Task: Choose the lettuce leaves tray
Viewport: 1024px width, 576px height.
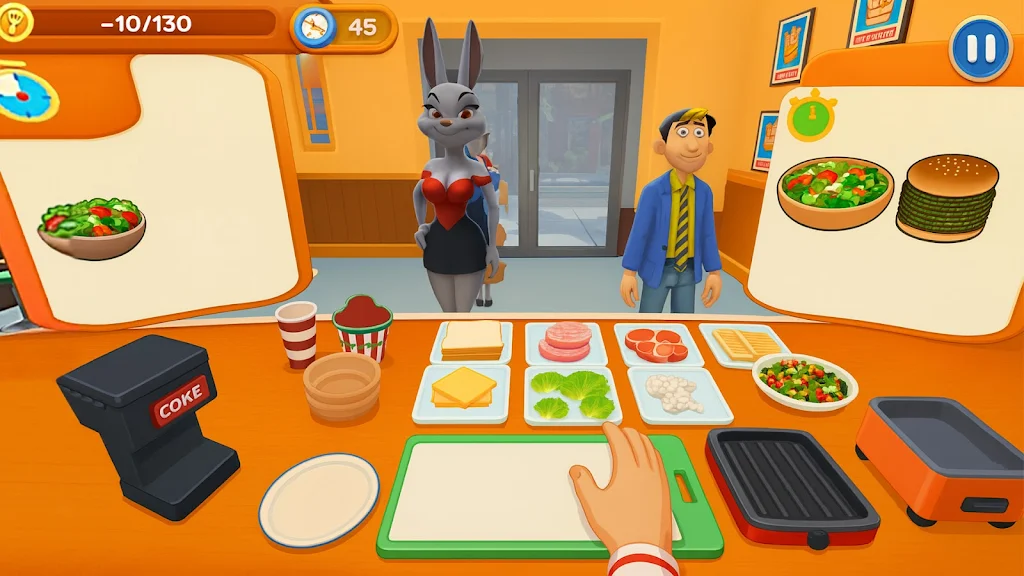Action: pos(571,393)
